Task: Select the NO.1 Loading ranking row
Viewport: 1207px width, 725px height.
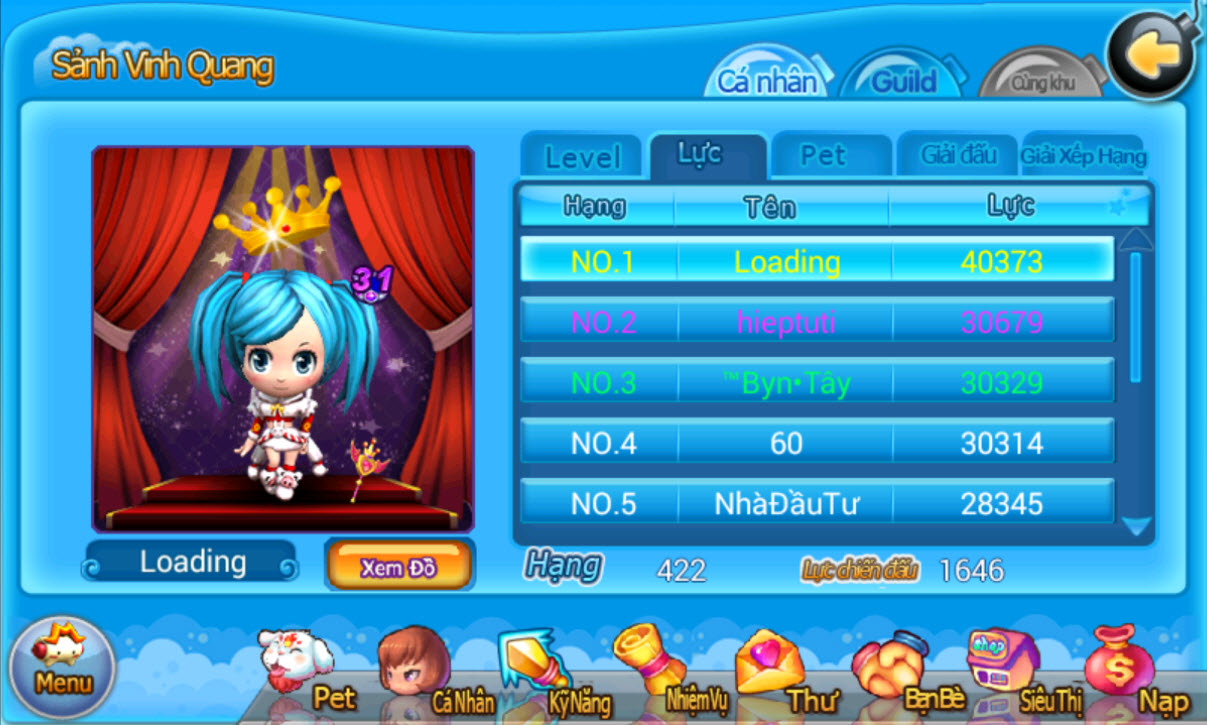Action: [817, 262]
